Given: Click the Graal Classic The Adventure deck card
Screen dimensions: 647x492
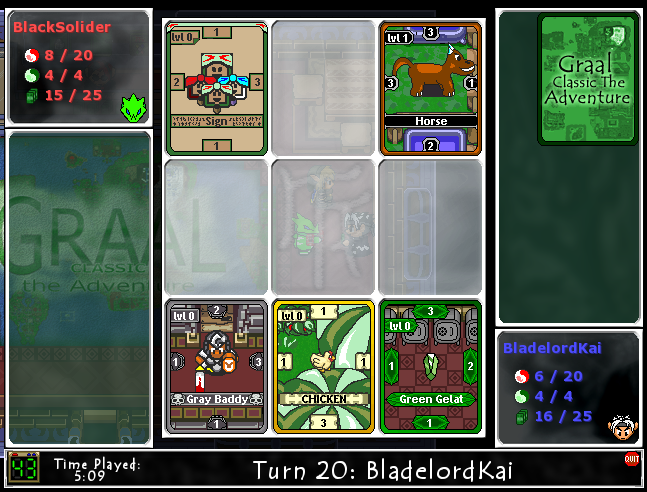Looking at the screenshot, I should tap(587, 79).
